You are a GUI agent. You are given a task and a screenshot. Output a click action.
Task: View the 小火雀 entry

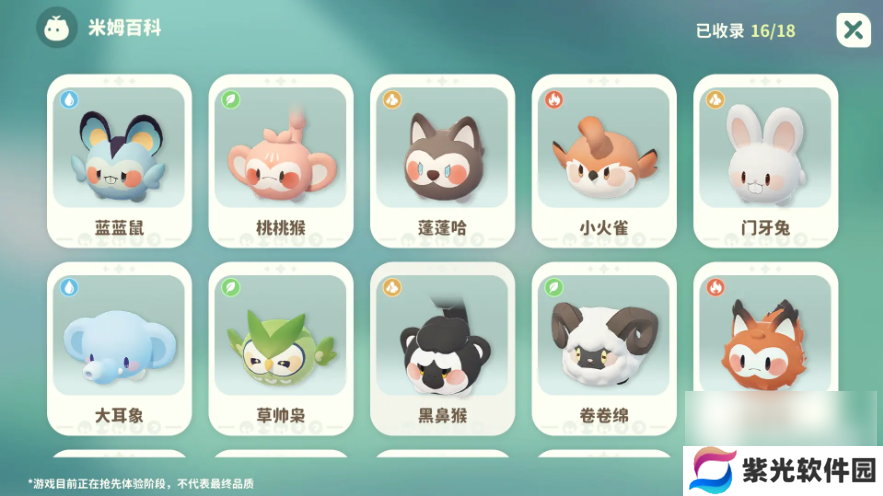click(x=604, y=160)
